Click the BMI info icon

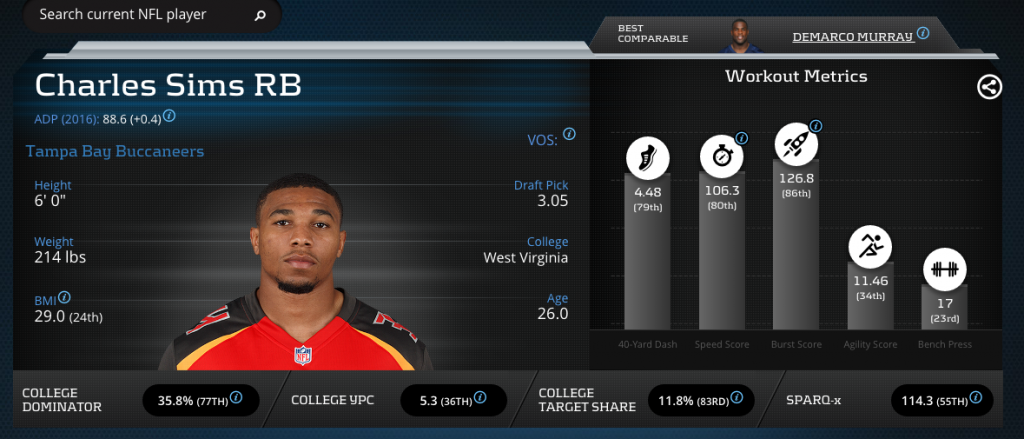(64, 298)
